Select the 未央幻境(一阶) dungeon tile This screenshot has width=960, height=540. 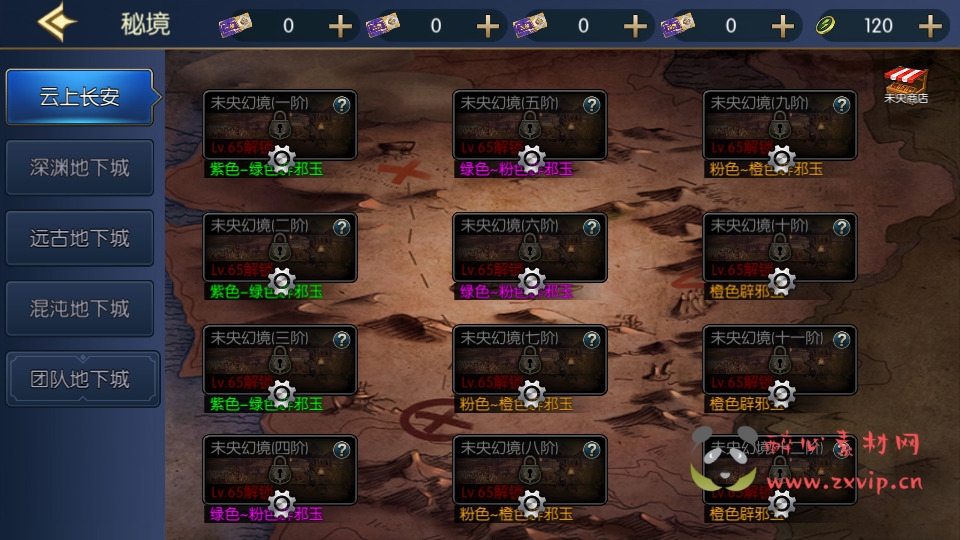280,125
